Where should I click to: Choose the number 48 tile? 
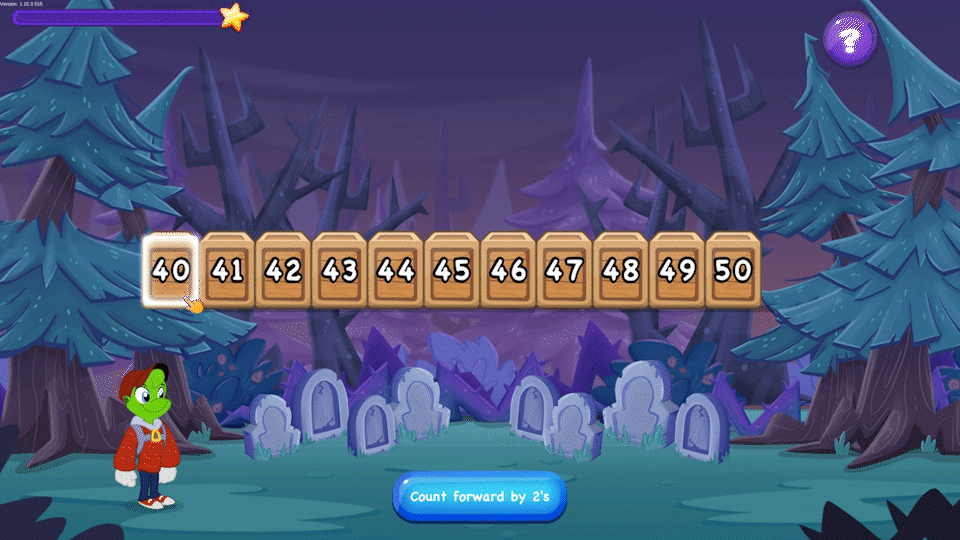(x=620, y=270)
